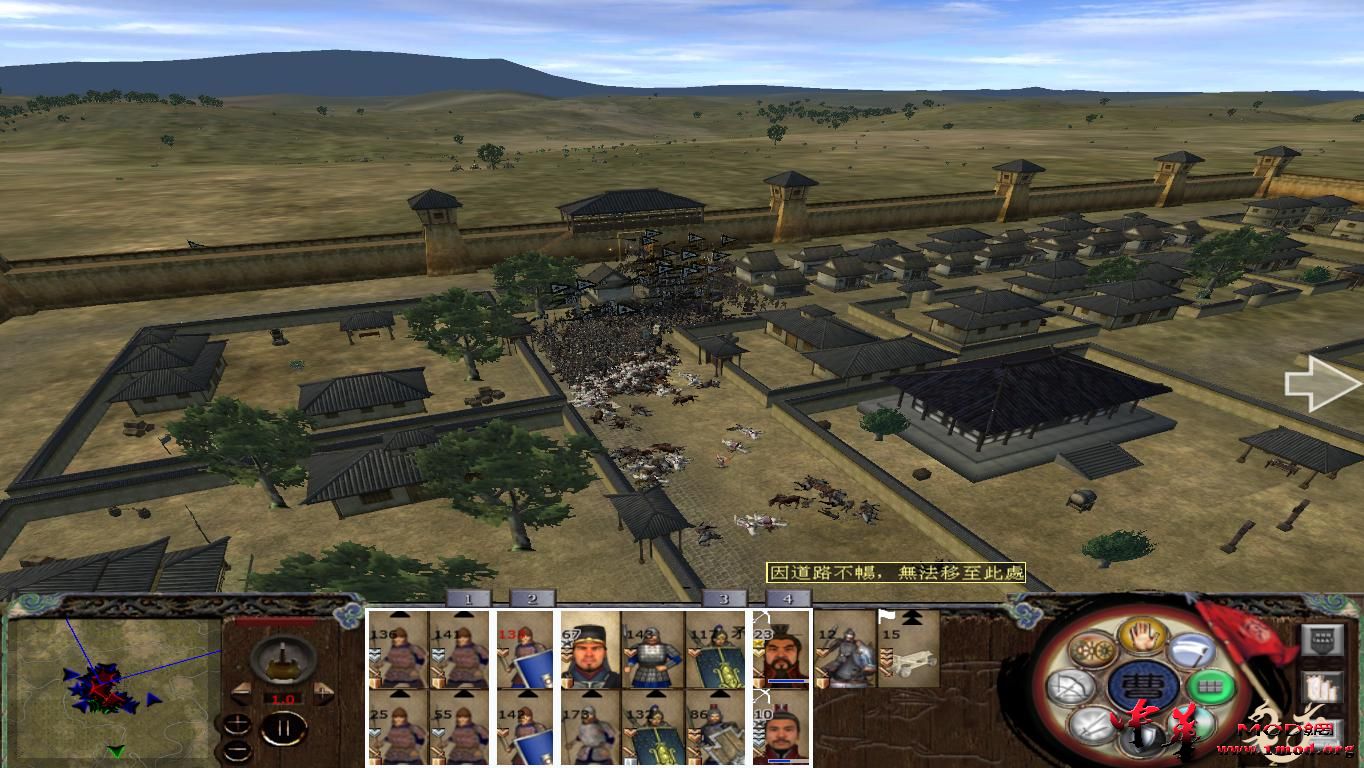Screen dimensions: 1364x768
Task: Pause the battle with the pause button
Action: 285,727
